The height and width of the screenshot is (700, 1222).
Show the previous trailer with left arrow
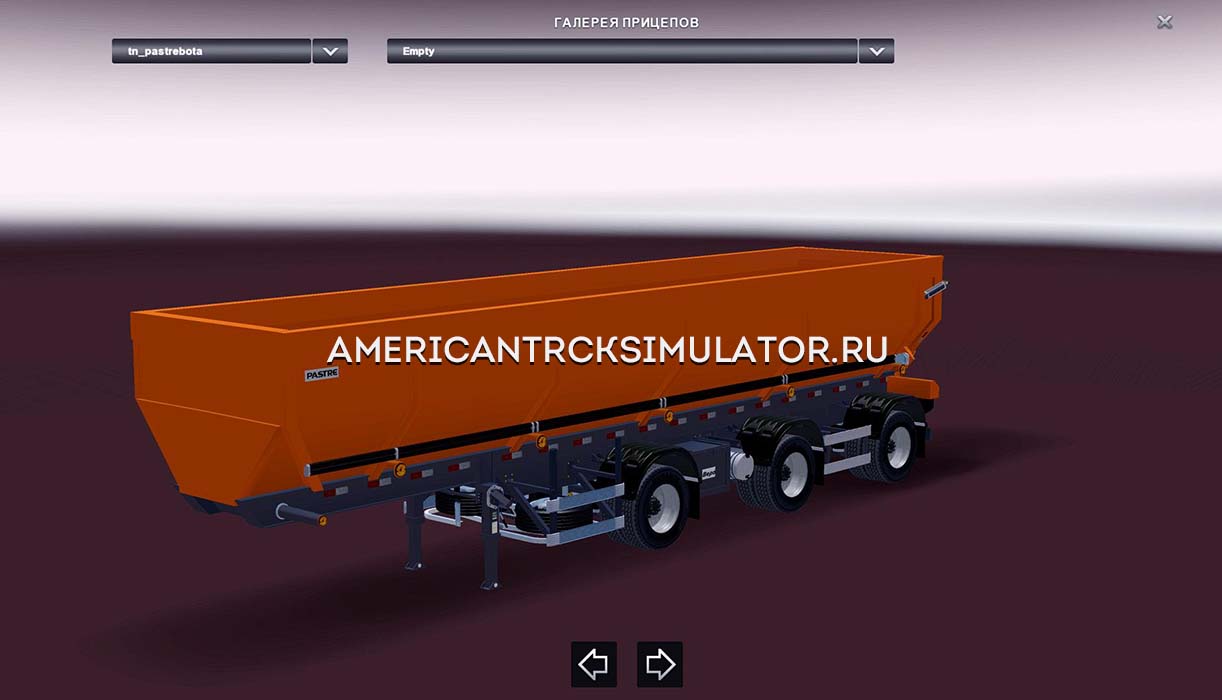pos(593,664)
